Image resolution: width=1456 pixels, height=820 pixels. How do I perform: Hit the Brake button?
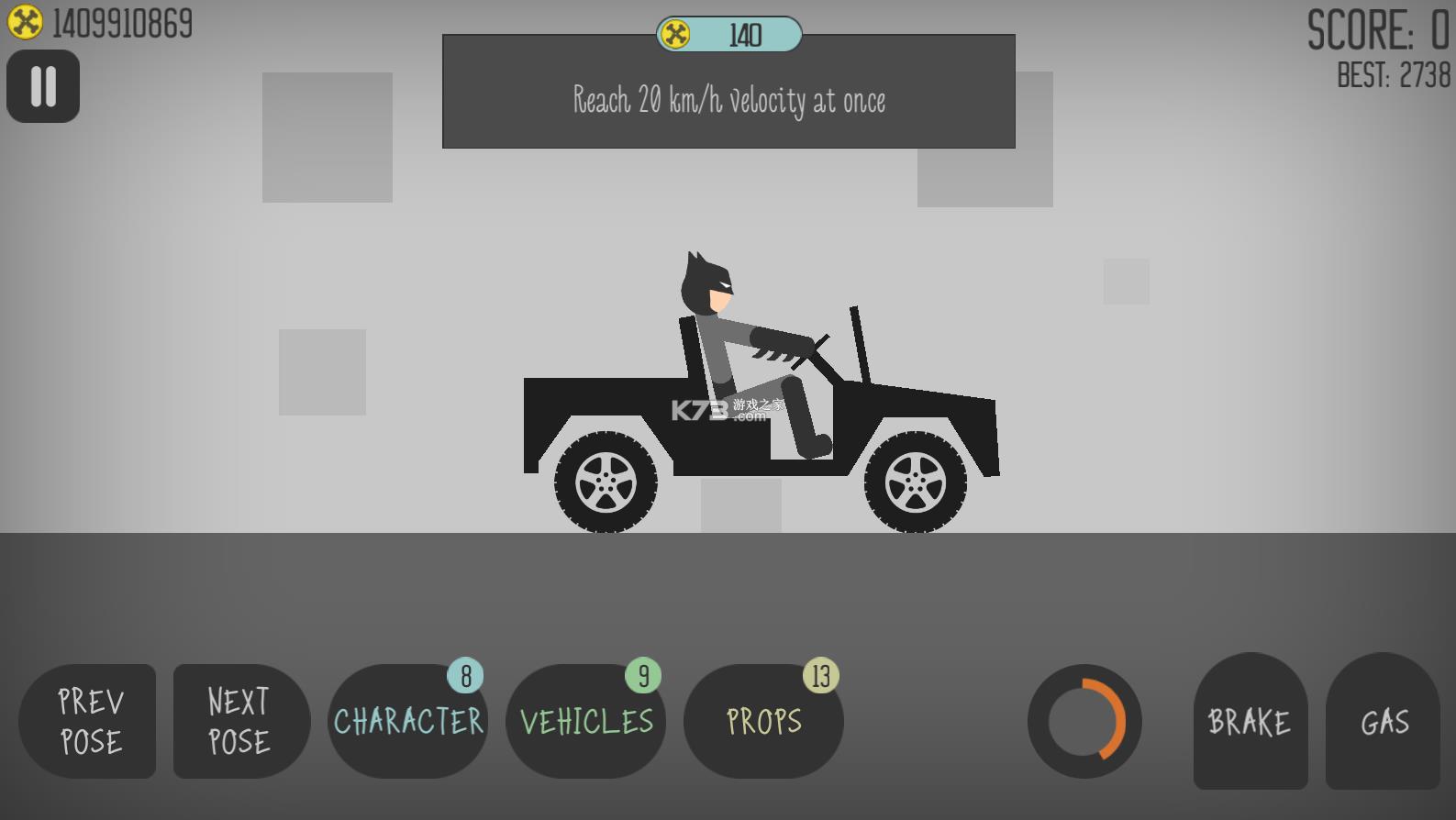coord(1250,721)
